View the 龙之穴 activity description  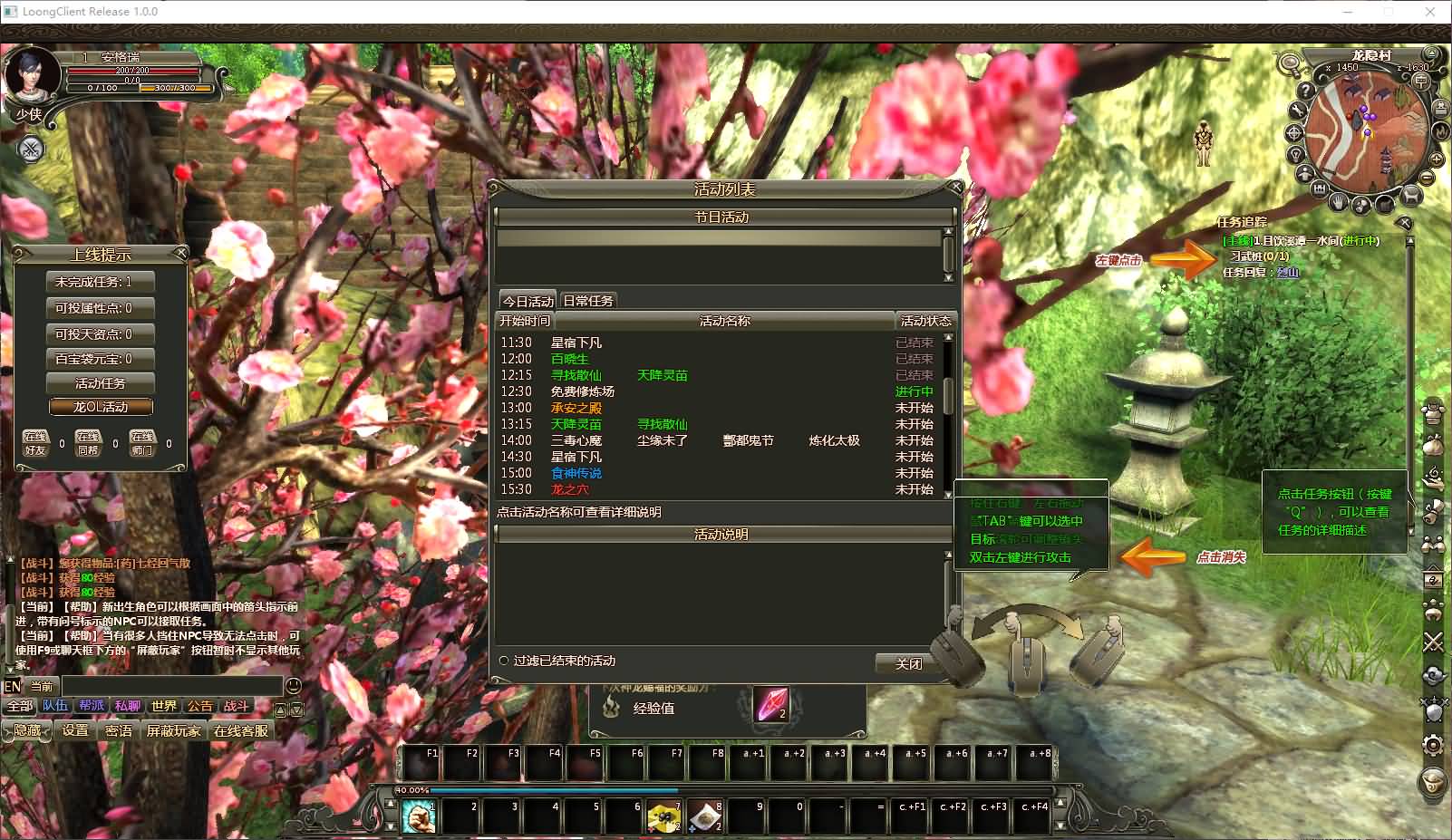click(x=570, y=489)
